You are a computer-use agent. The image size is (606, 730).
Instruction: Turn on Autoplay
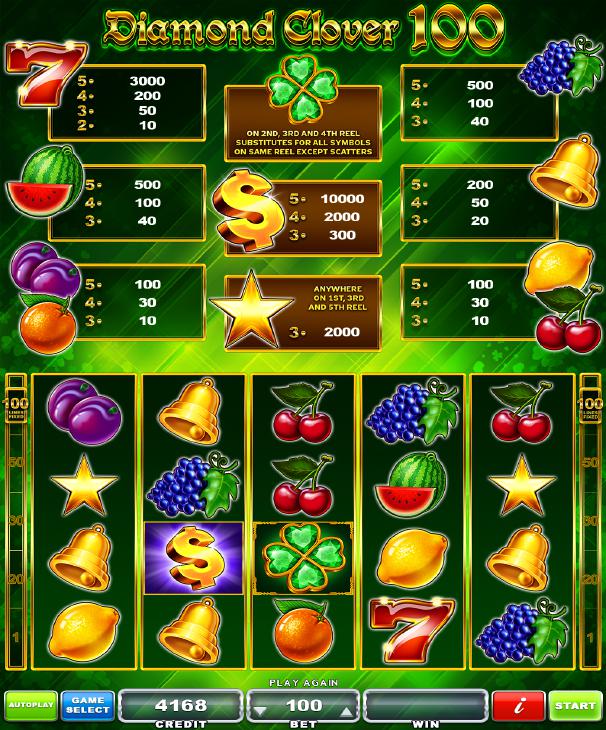click(x=29, y=706)
